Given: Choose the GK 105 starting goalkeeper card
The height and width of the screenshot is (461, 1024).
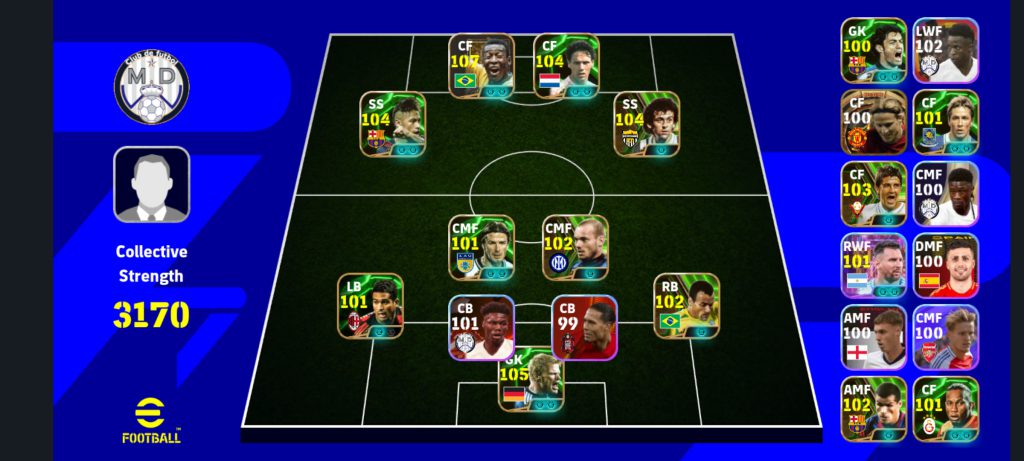Looking at the screenshot, I should pos(532,381).
